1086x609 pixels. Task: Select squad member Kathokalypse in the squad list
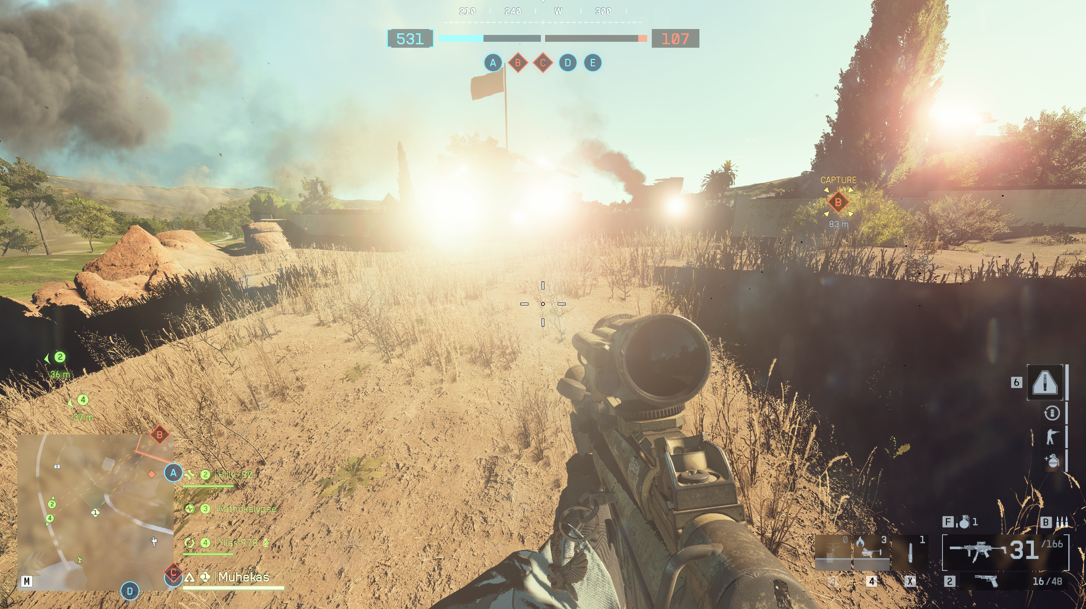247,509
